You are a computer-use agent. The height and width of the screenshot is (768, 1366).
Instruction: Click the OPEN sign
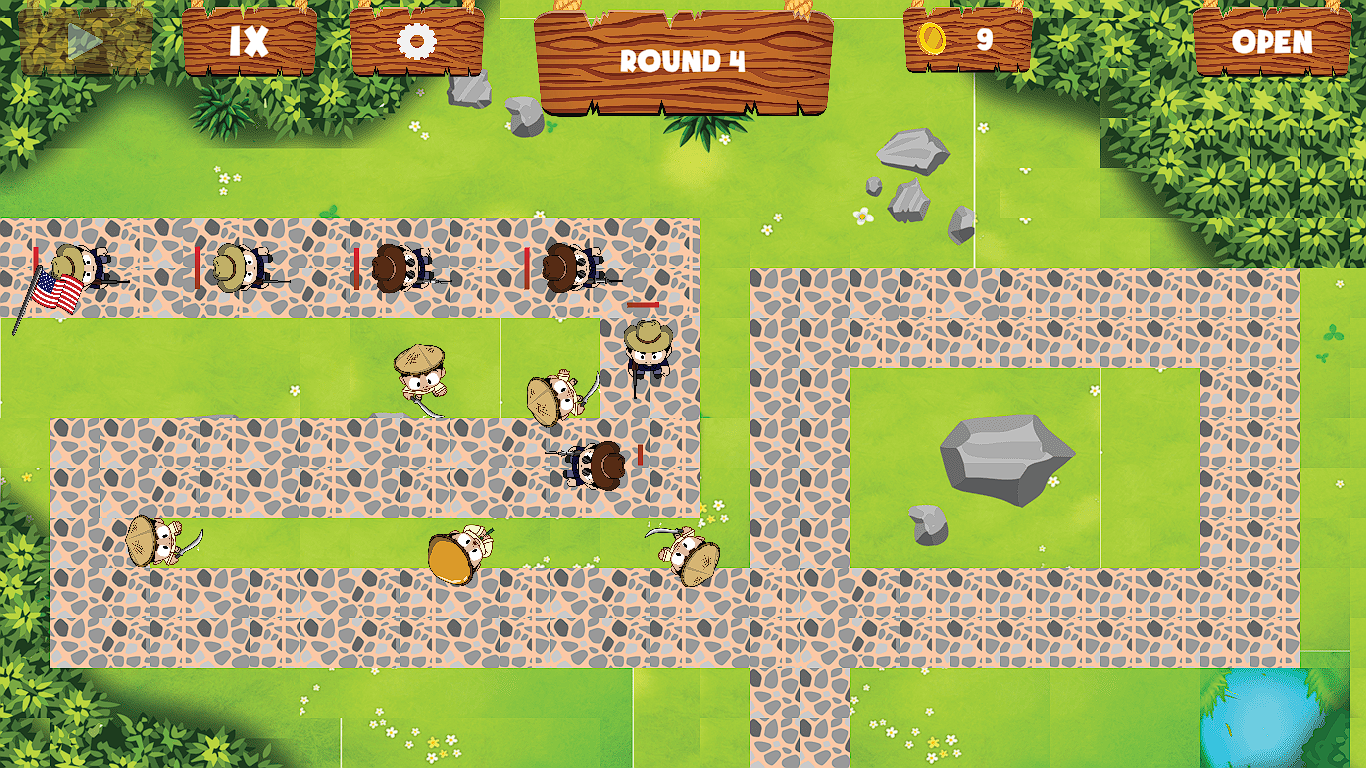point(1272,40)
